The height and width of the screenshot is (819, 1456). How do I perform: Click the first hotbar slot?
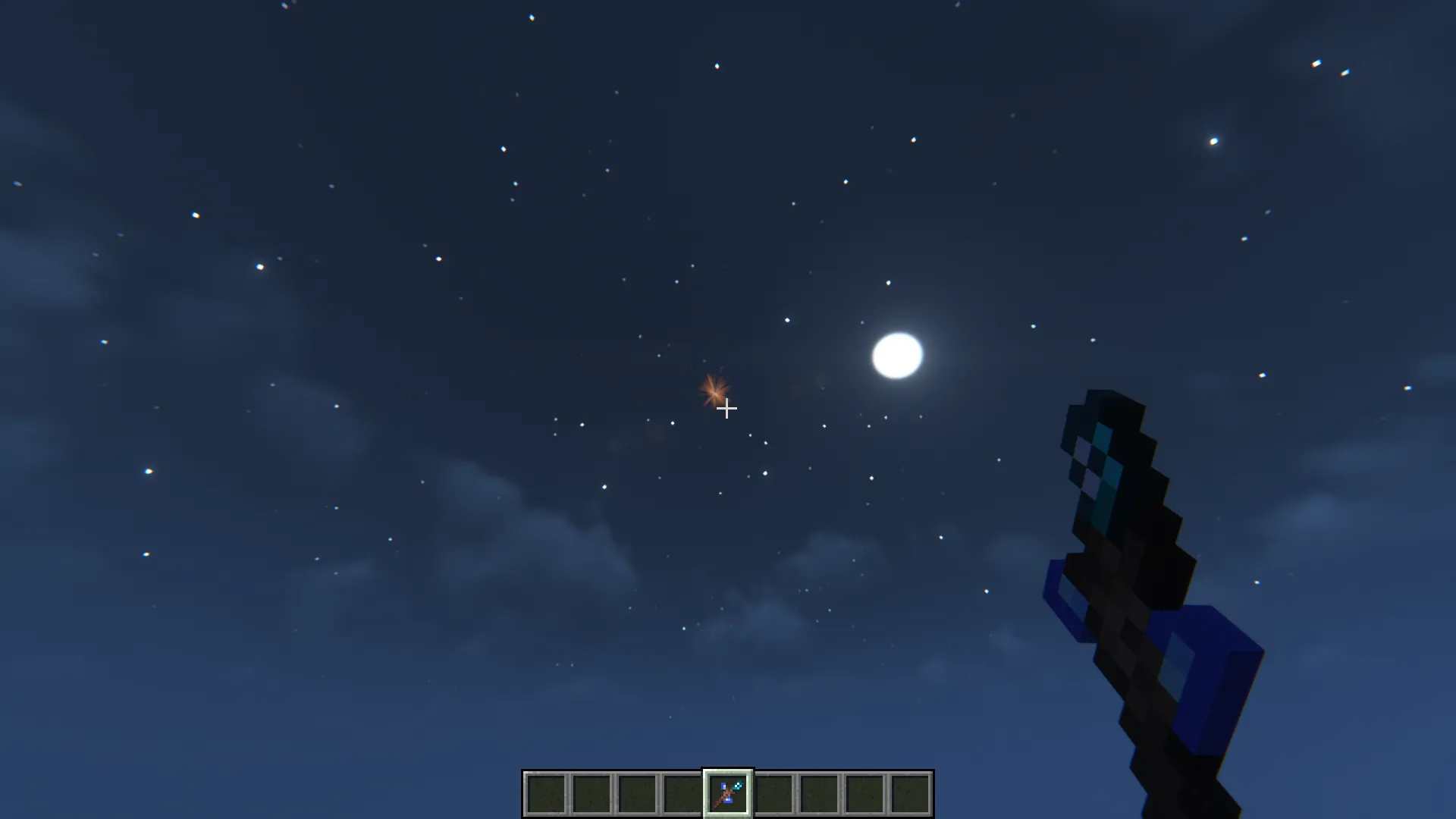click(544, 792)
